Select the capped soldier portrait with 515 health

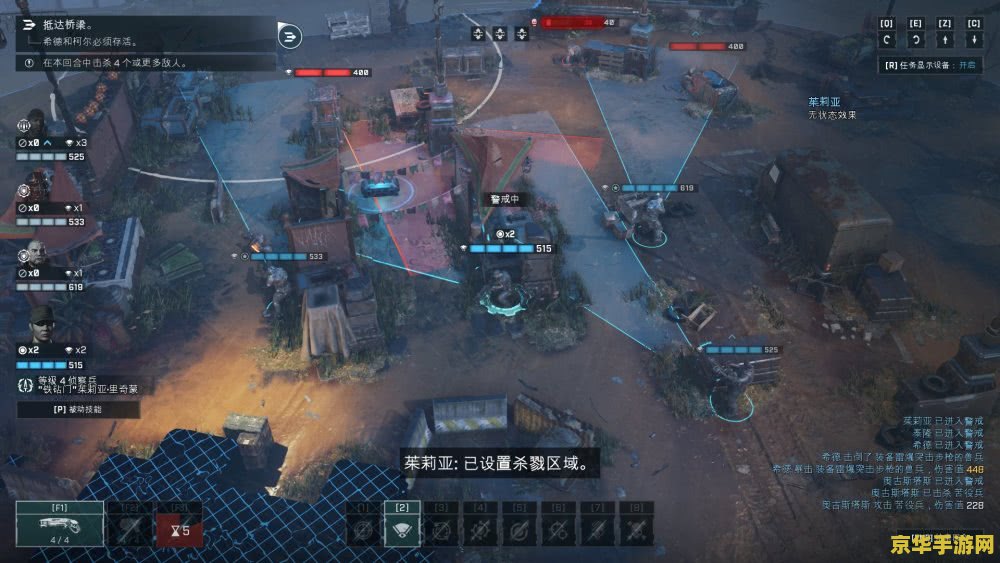tap(40, 326)
